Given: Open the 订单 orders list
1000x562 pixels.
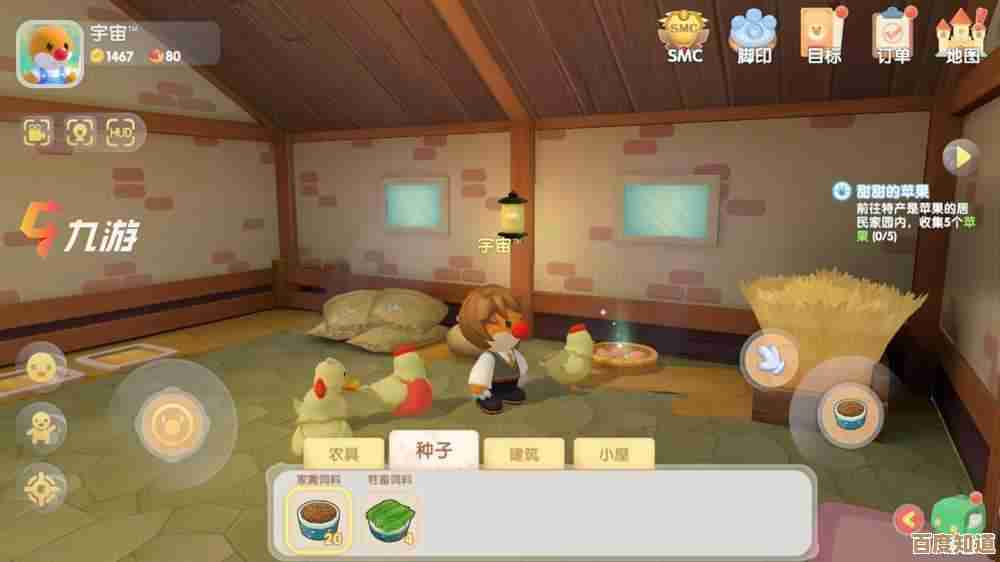Looking at the screenshot, I should [893, 35].
